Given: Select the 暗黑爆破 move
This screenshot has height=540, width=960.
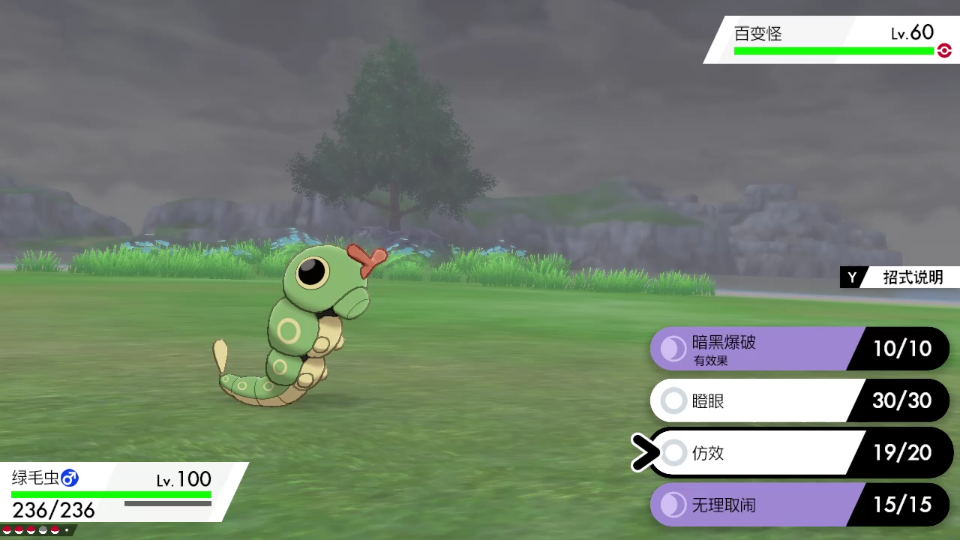Looking at the screenshot, I should (x=760, y=349).
